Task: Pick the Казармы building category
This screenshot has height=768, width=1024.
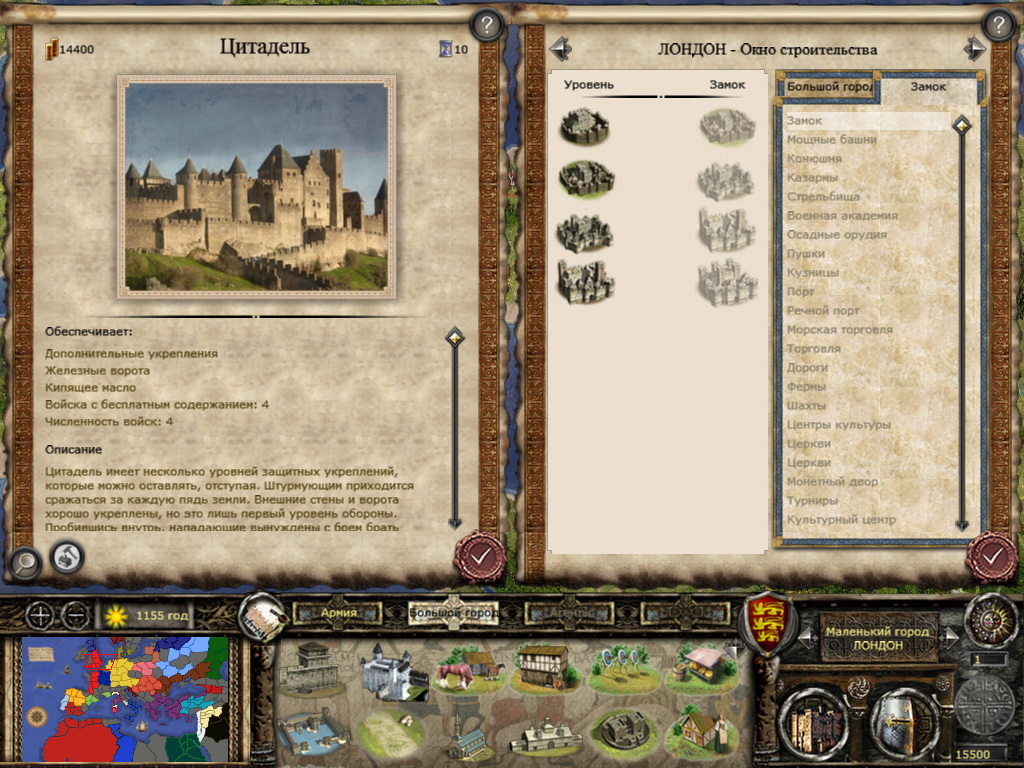Action: pyautogui.click(x=812, y=178)
